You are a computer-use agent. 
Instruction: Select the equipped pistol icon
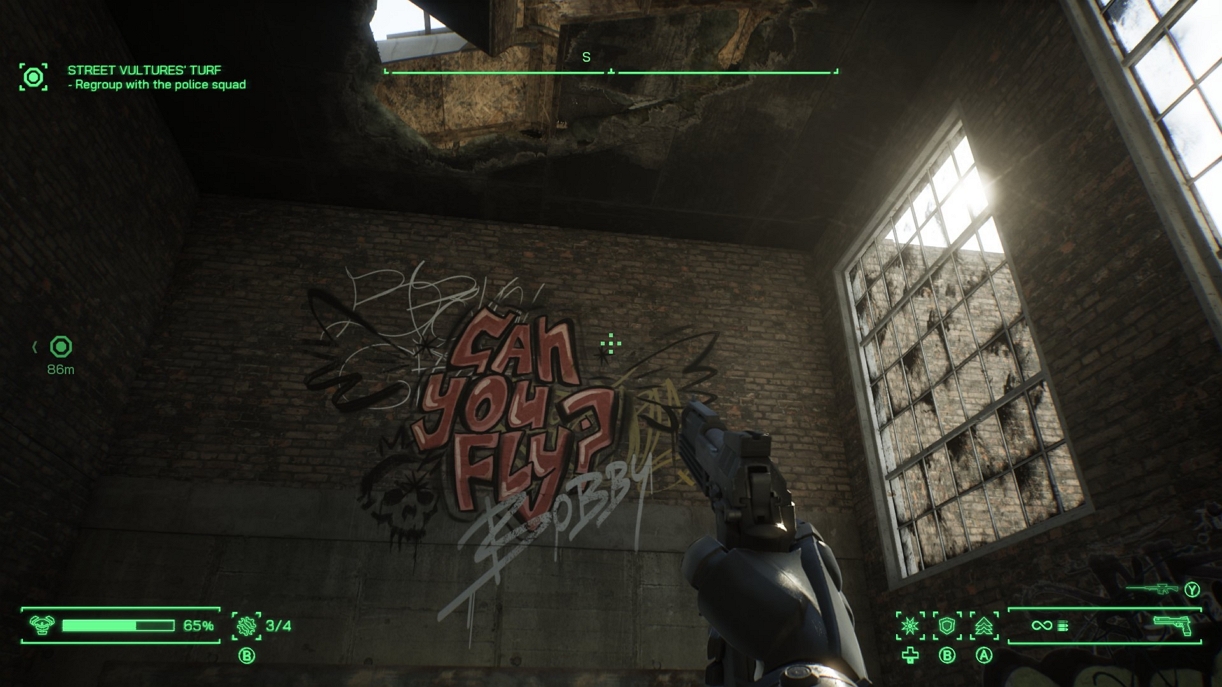pyautogui.click(x=1173, y=626)
